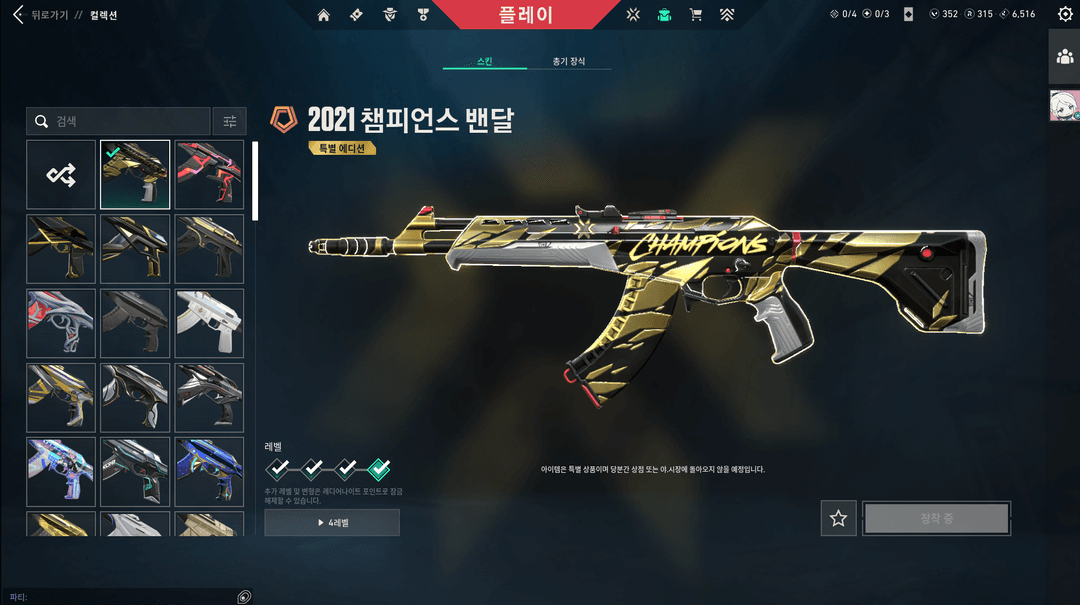1080x605 pixels.
Task: Open the store shopping cart icon
Action: pyautogui.click(x=696, y=15)
